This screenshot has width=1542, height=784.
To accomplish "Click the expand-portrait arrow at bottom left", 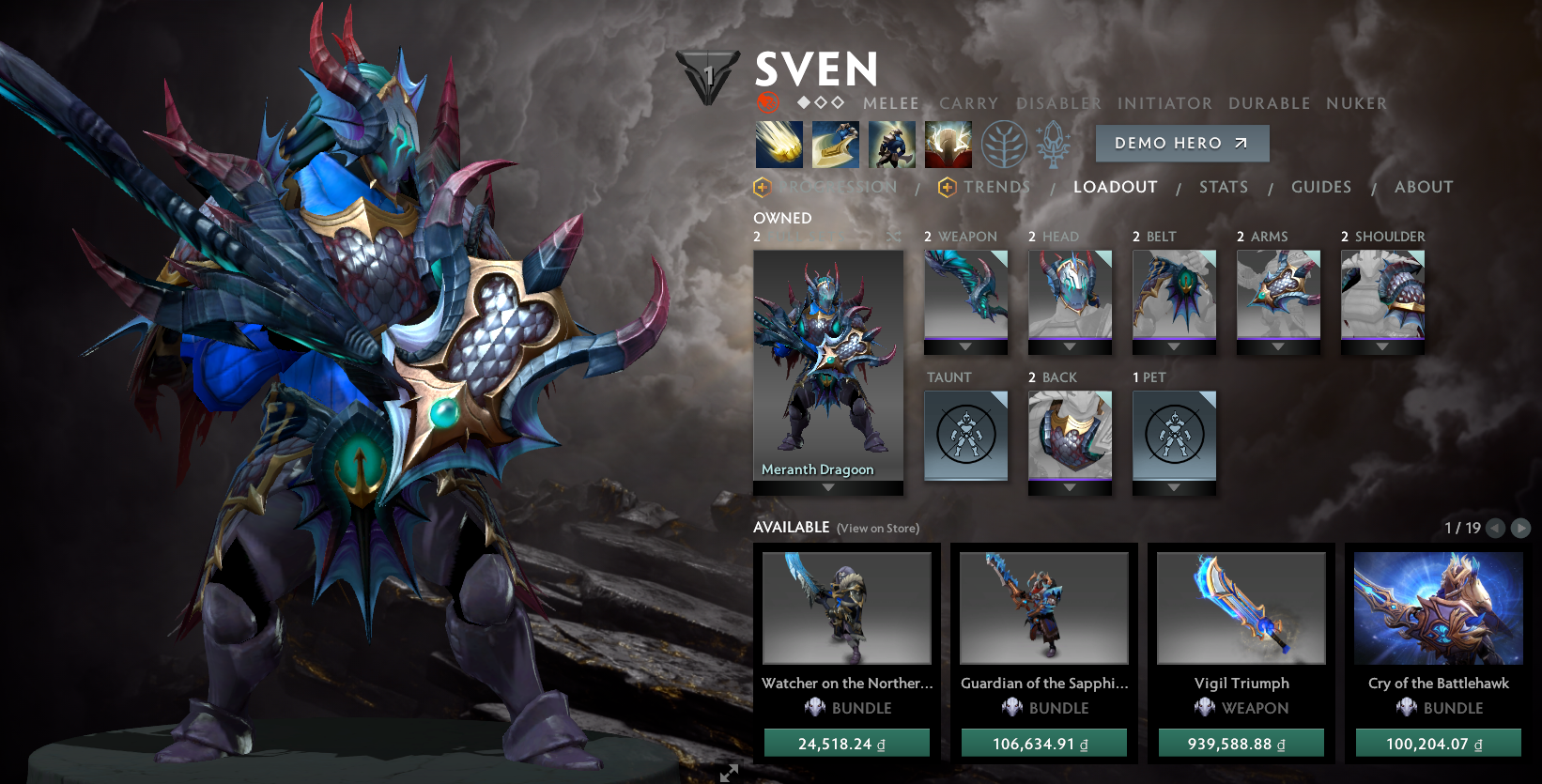I will pos(728,773).
